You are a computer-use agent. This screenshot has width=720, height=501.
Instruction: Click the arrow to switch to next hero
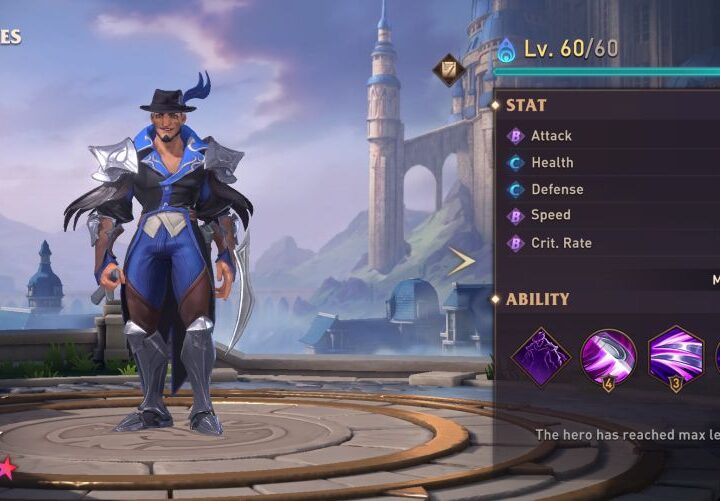(x=461, y=262)
